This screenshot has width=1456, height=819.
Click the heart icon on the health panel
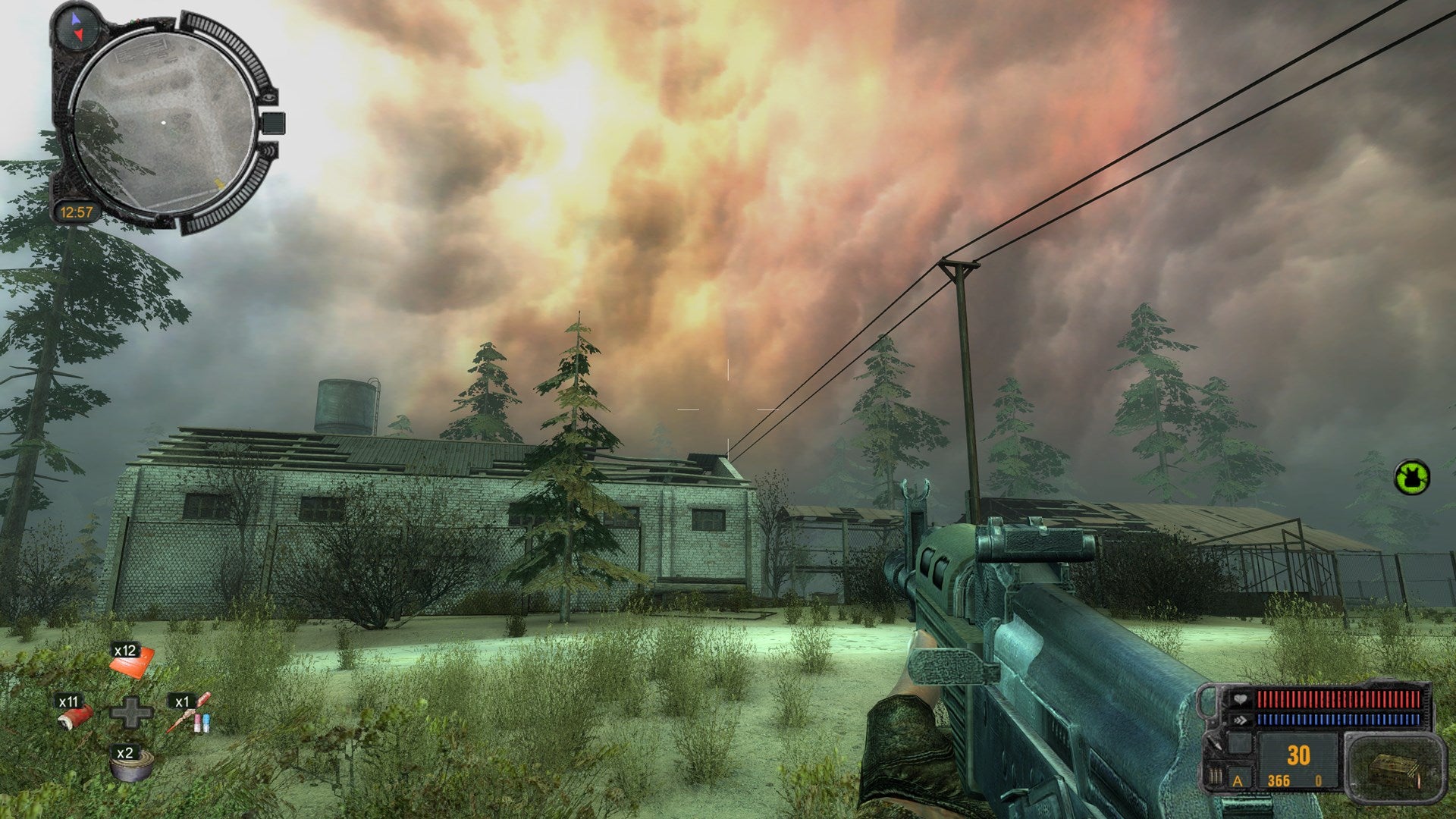(1240, 698)
